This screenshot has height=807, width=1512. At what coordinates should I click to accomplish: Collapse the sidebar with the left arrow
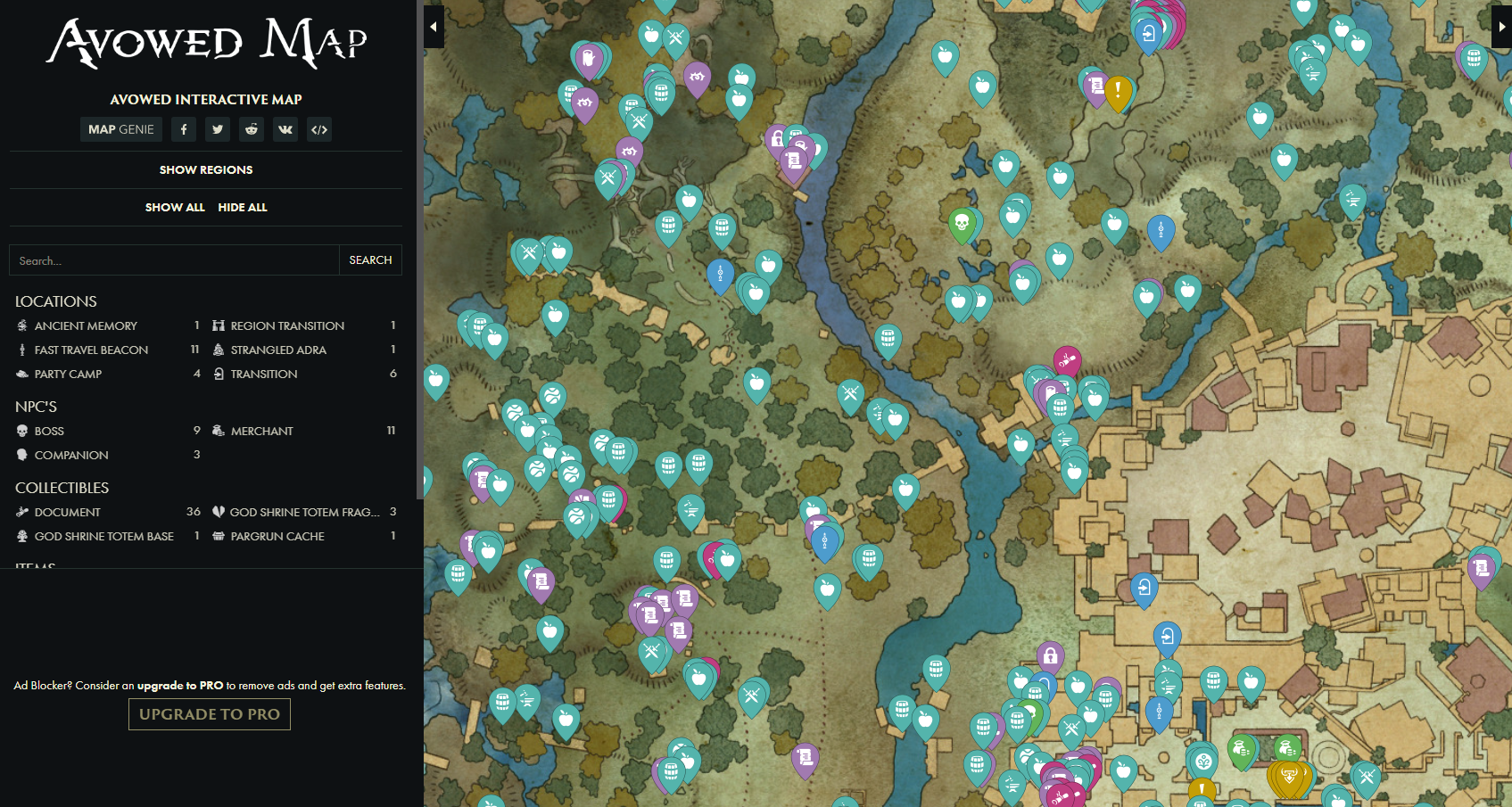(x=434, y=27)
